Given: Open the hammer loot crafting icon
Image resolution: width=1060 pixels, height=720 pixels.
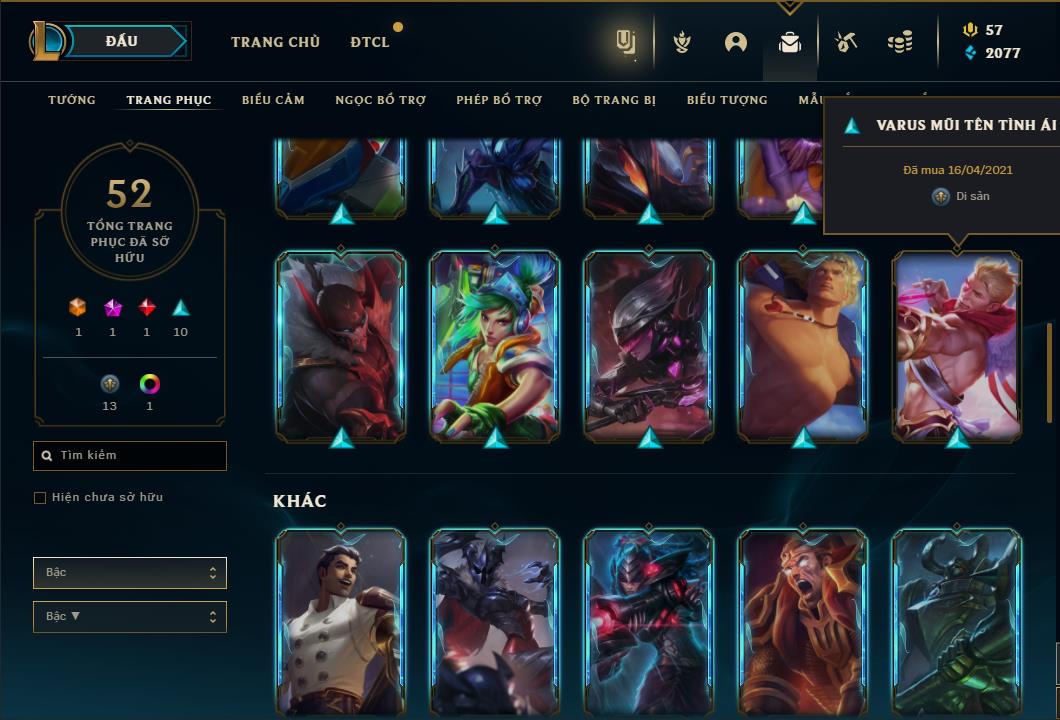Looking at the screenshot, I should point(846,42).
